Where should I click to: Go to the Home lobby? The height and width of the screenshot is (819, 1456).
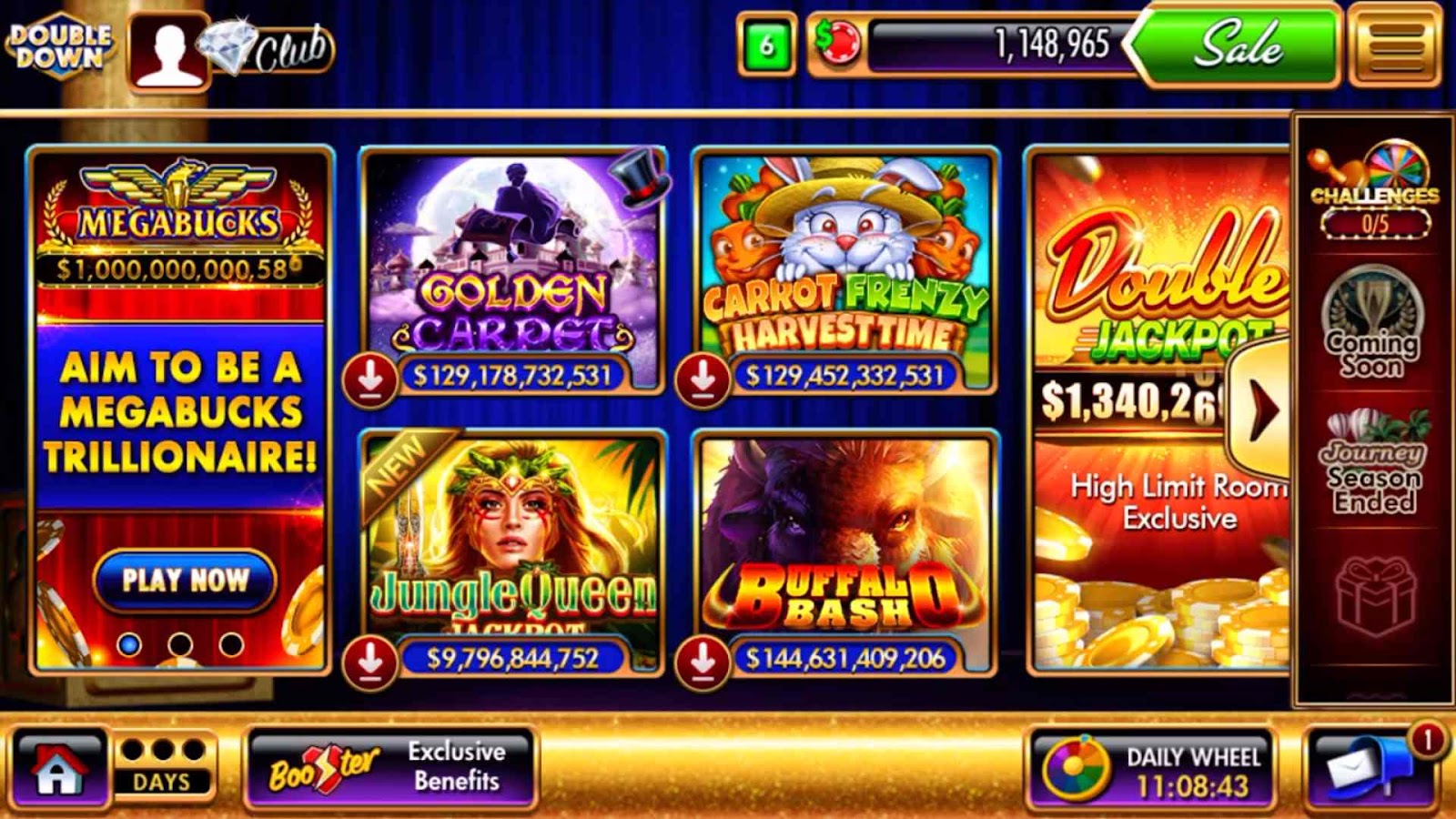(x=58, y=769)
